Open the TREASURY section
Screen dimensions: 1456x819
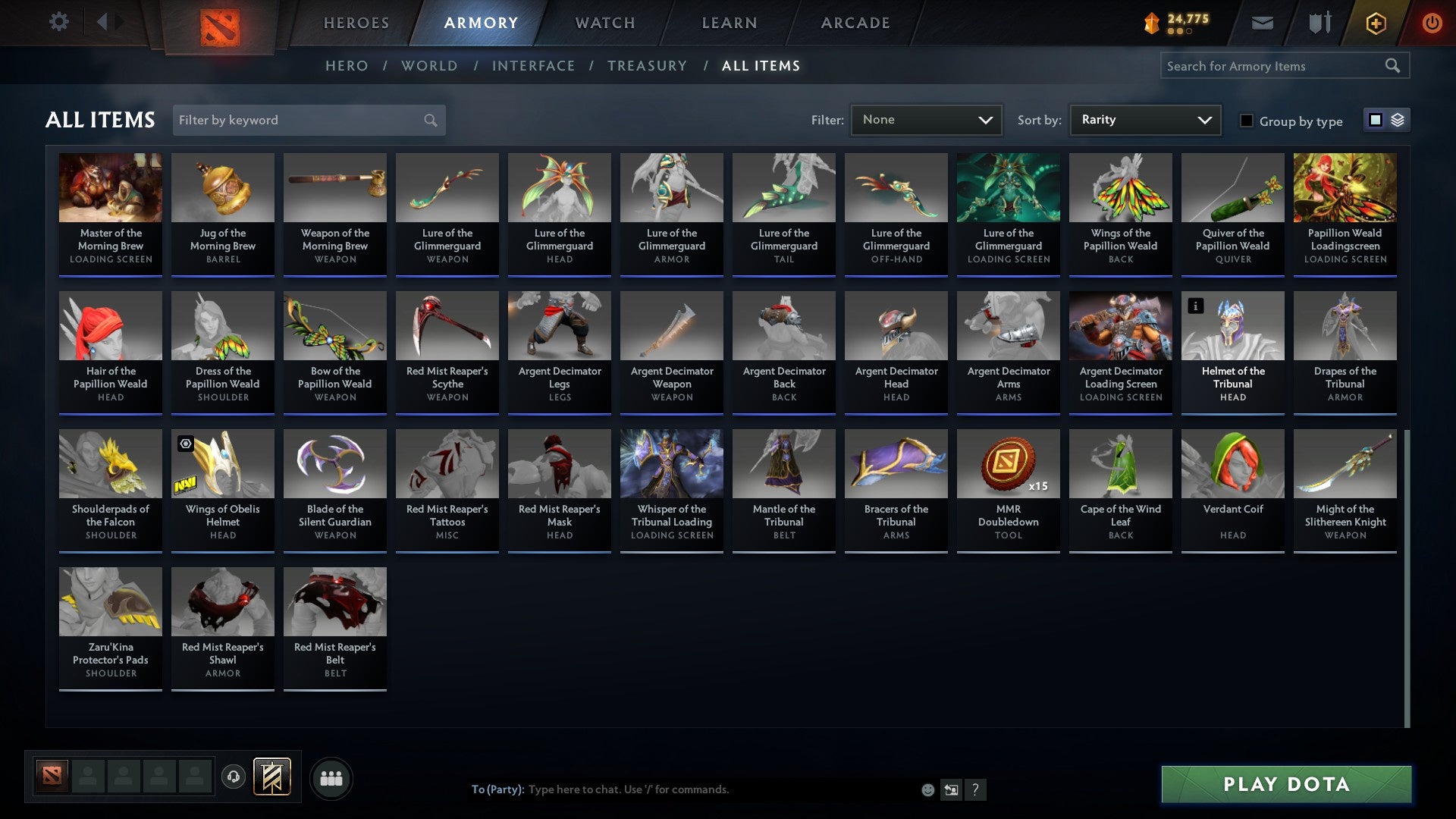pyautogui.click(x=648, y=65)
